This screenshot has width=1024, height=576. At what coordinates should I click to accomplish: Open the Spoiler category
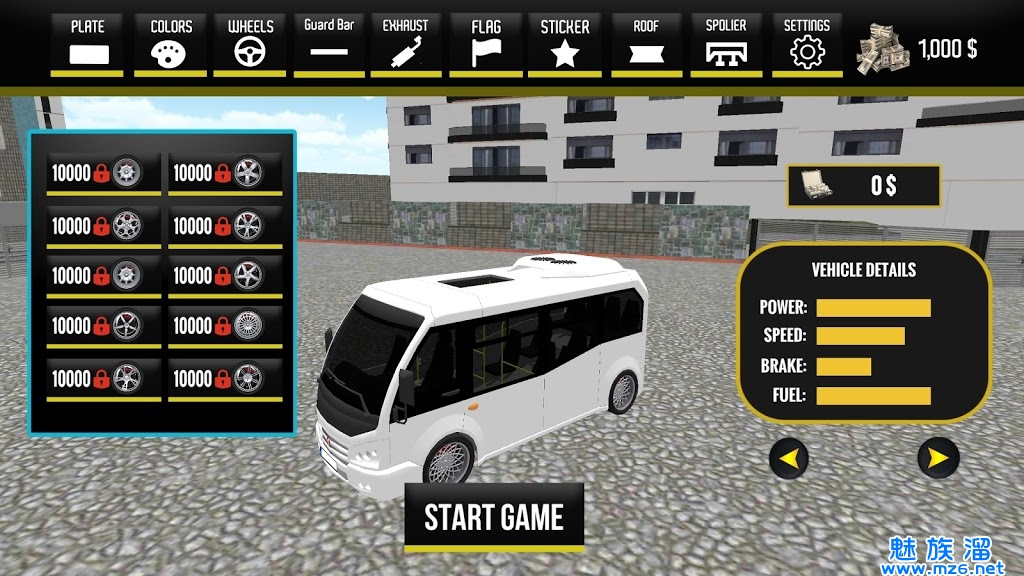[x=726, y=44]
